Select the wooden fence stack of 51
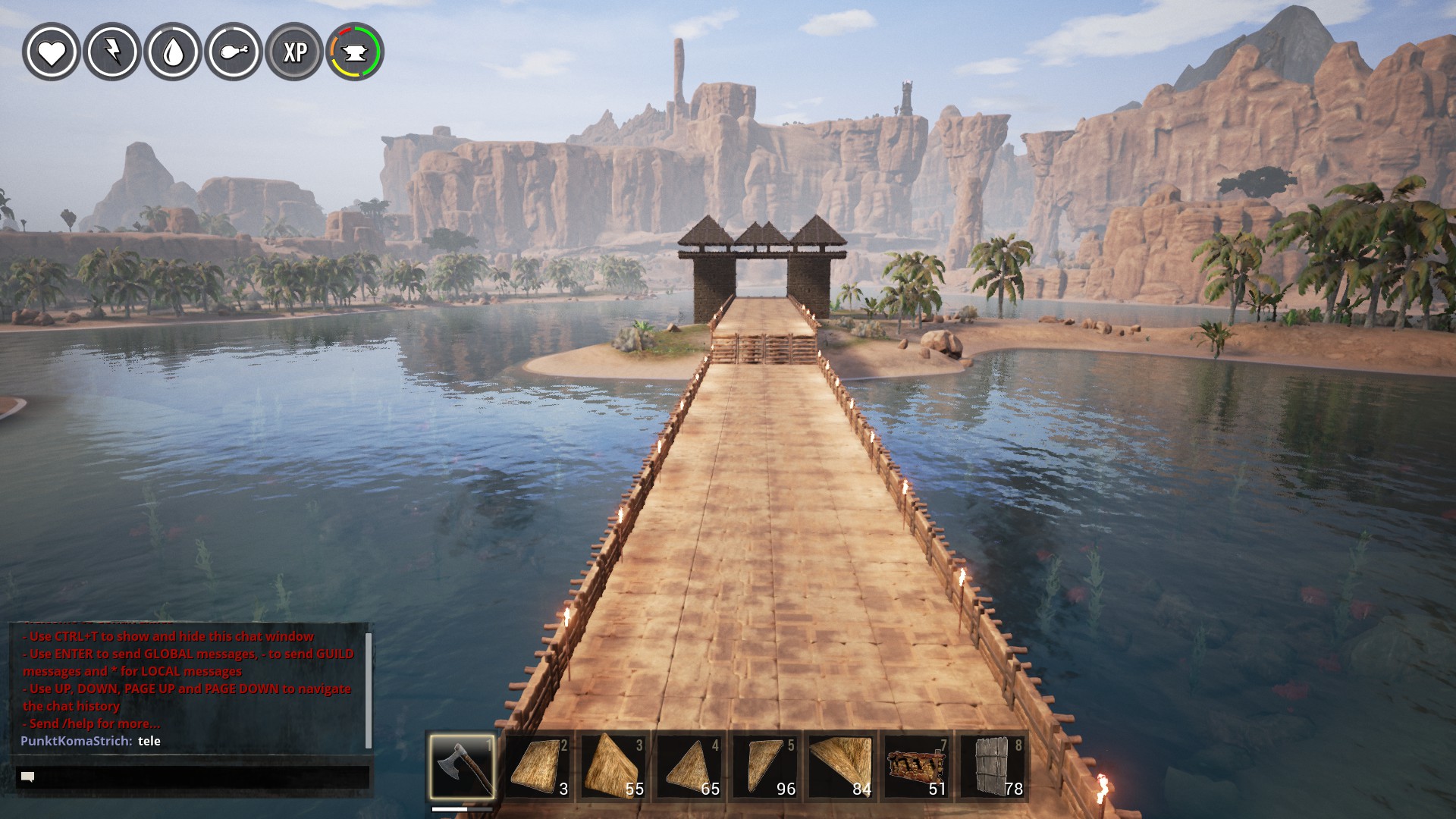Image resolution: width=1456 pixels, height=819 pixels. click(917, 766)
